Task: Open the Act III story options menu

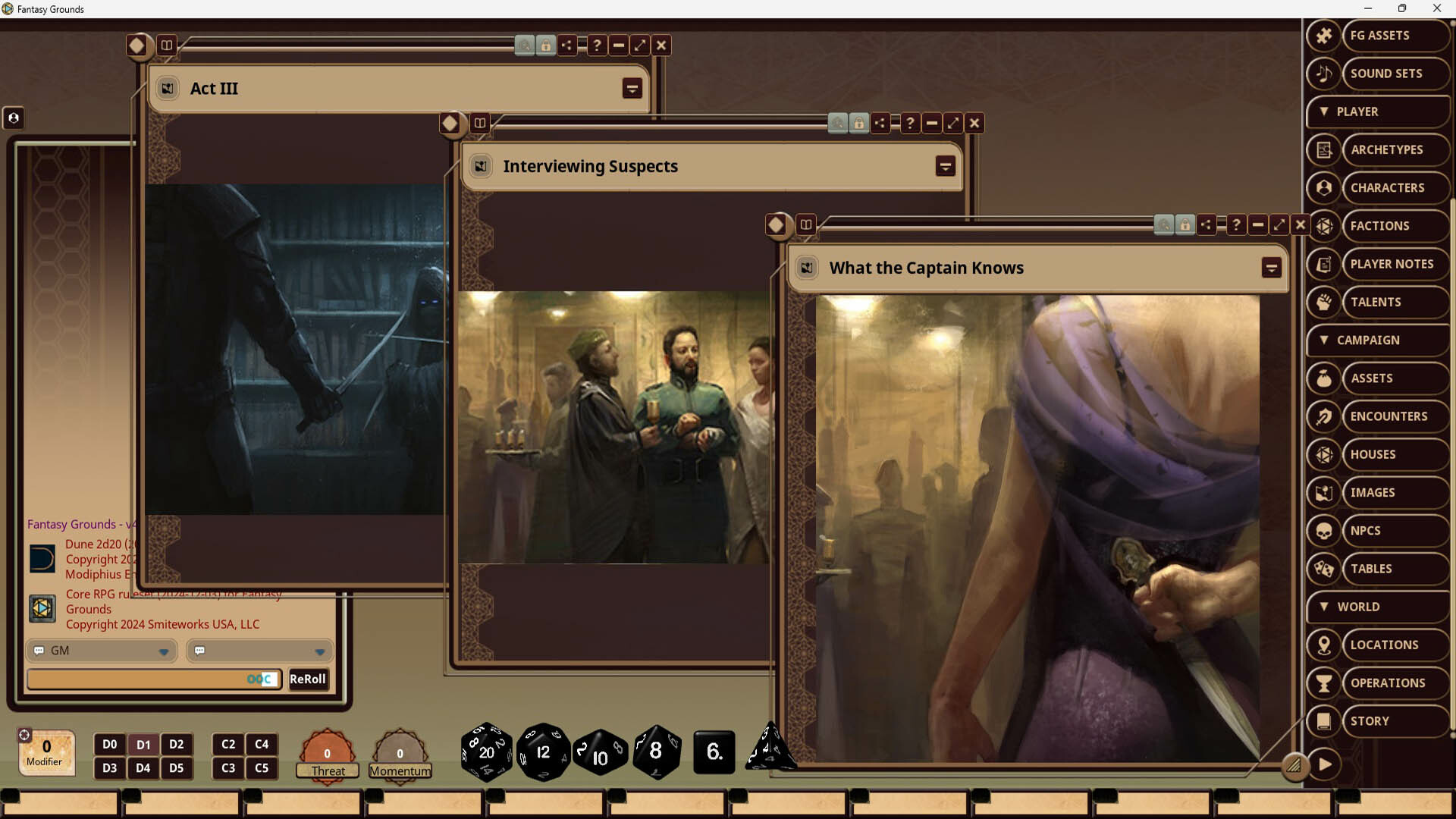Action: click(x=632, y=88)
